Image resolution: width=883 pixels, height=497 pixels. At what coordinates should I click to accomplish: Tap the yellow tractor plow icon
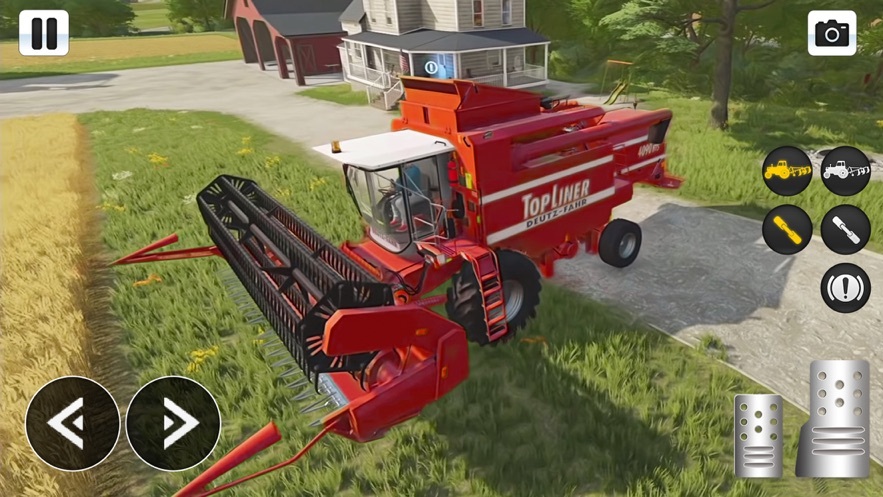point(787,172)
